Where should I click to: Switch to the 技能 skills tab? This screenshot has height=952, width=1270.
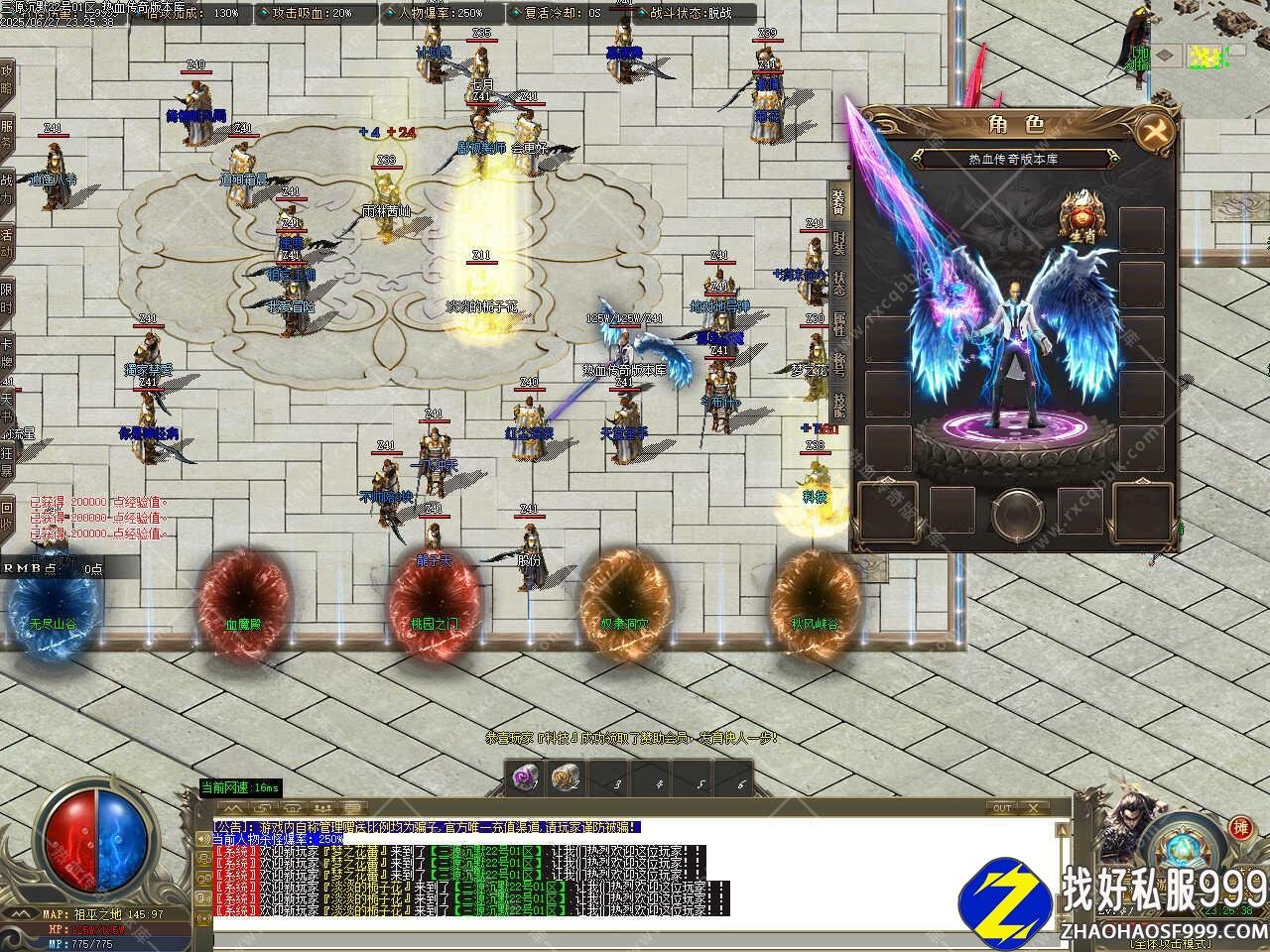[839, 404]
